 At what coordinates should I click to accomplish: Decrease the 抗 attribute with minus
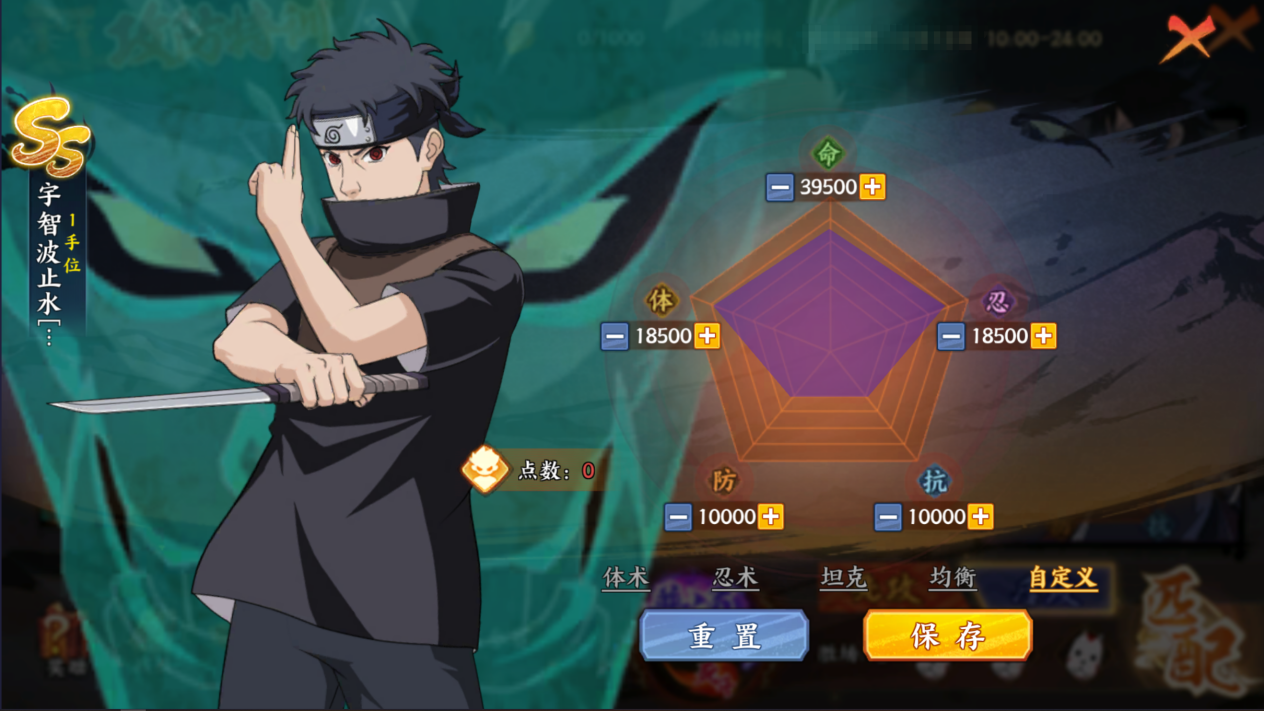click(x=888, y=517)
